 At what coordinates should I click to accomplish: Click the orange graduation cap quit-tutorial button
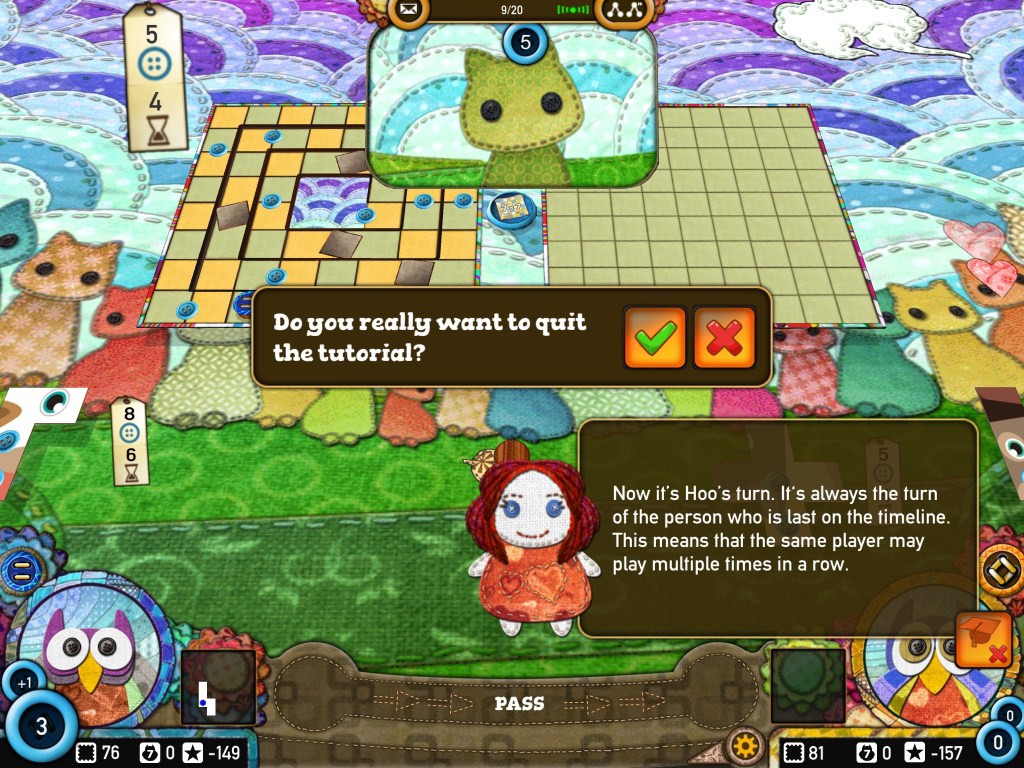tap(983, 640)
